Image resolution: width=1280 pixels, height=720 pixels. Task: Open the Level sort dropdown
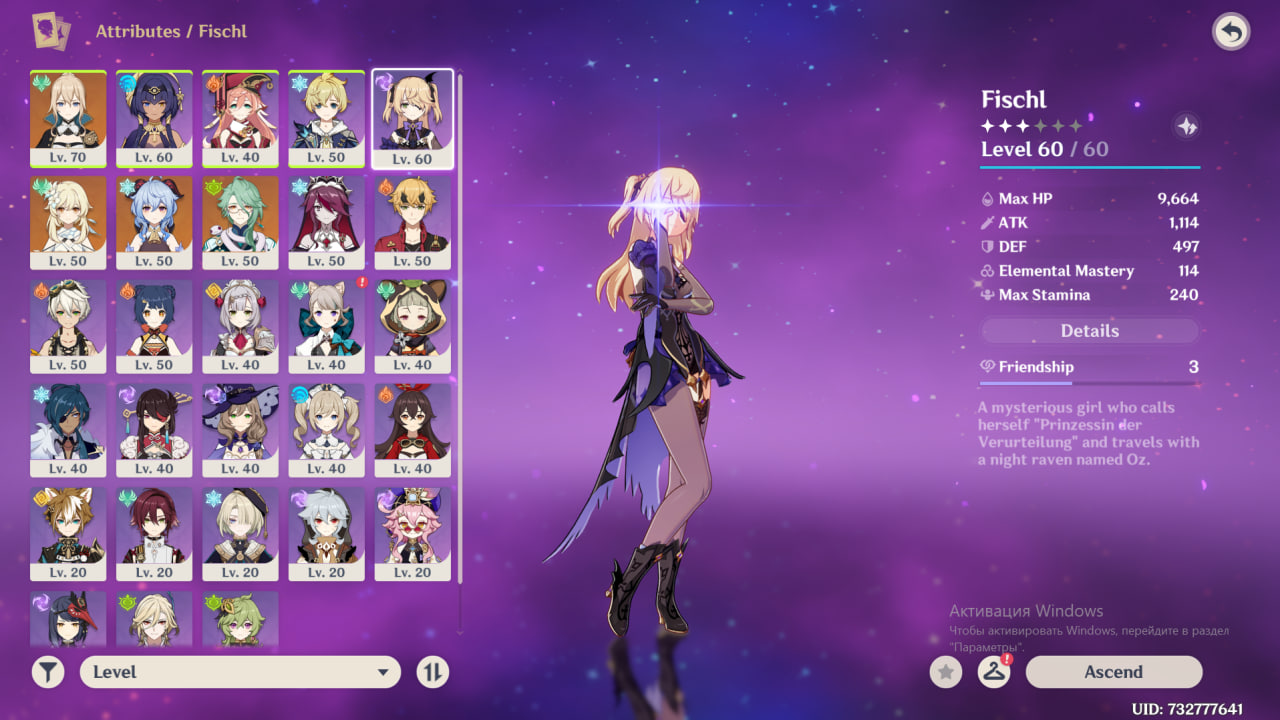tap(240, 672)
